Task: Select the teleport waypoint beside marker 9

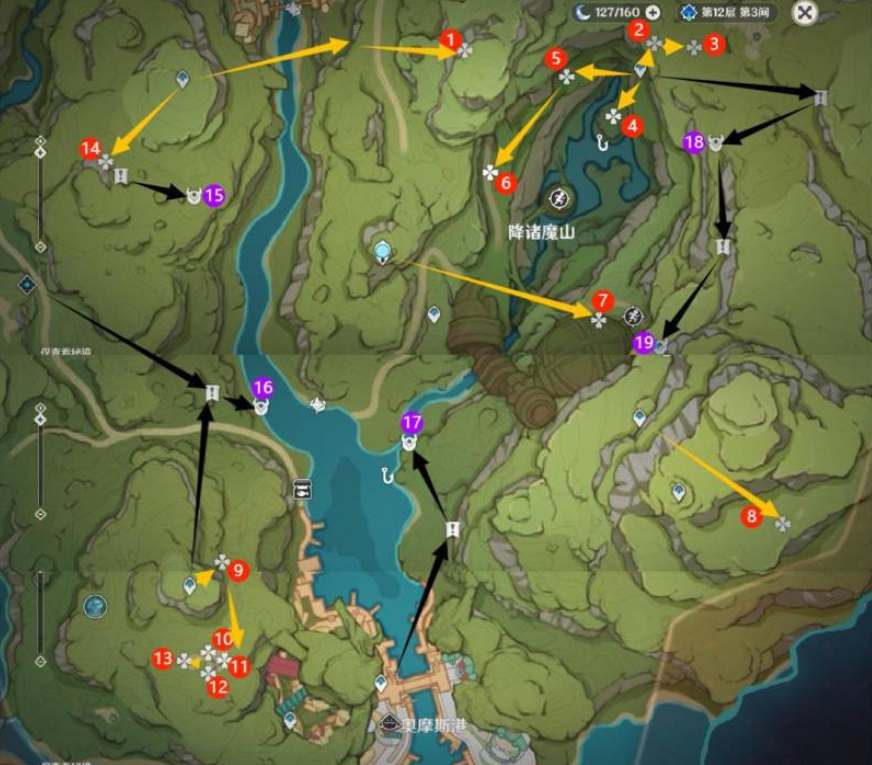Action: click(x=190, y=585)
